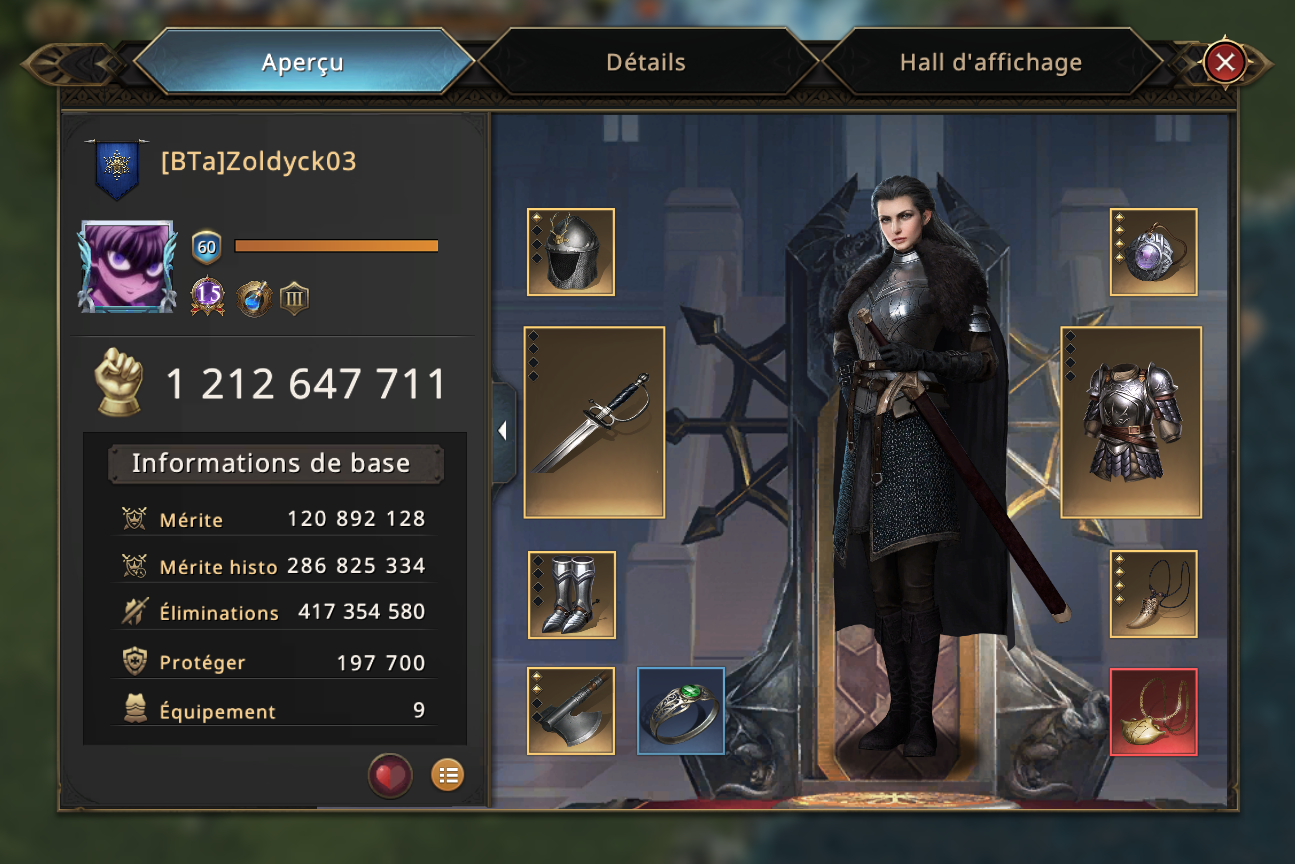Click the red heart like button
Screen dimensions: 1295x864
click(390, 775)
